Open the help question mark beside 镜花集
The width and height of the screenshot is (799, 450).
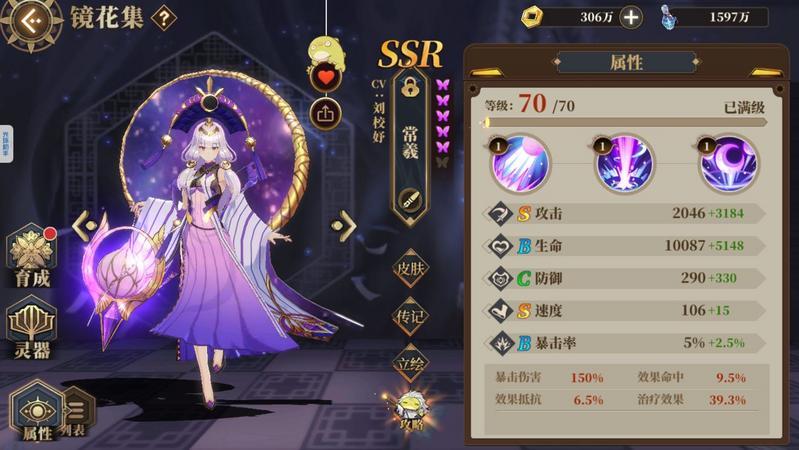tap(163, 17)
